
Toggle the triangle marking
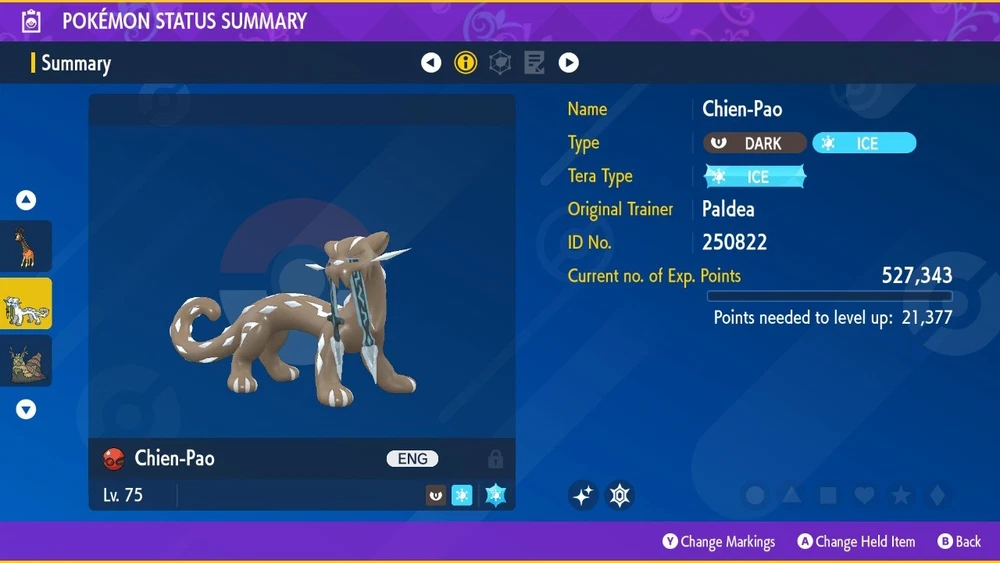pos(792,495)
